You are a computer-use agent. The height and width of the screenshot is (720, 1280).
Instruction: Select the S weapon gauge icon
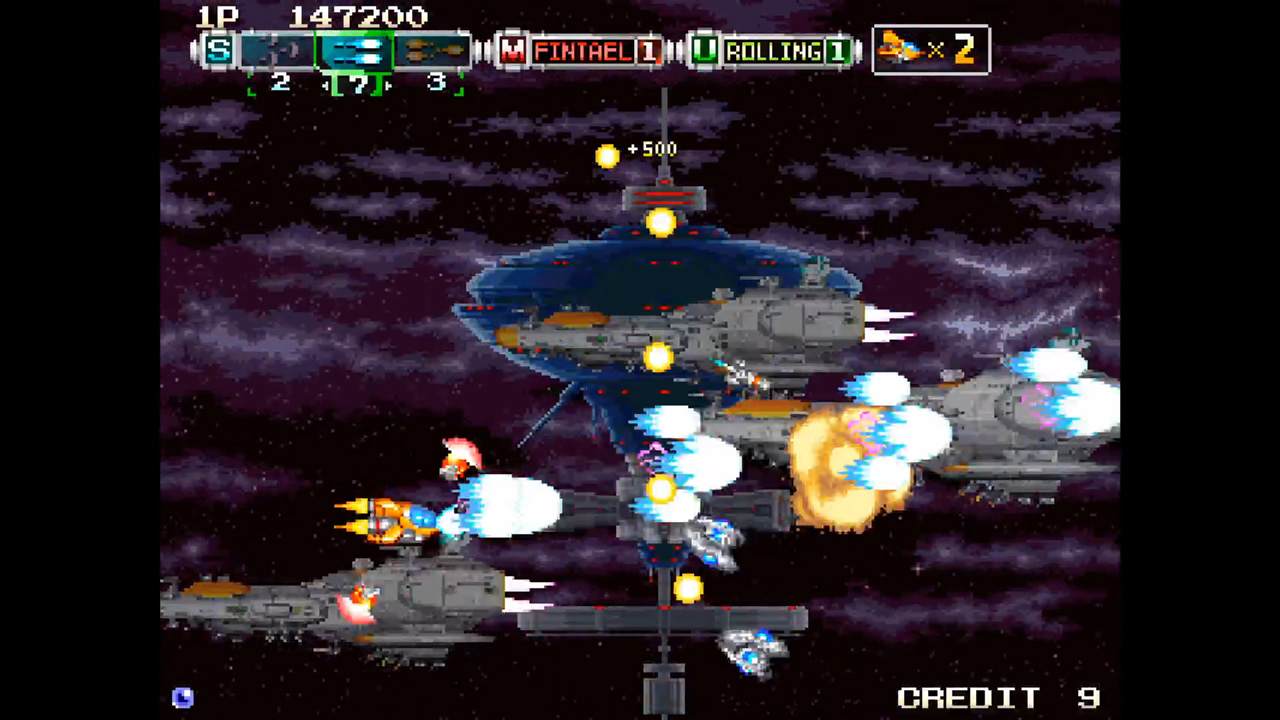click(x=218, y=51)
